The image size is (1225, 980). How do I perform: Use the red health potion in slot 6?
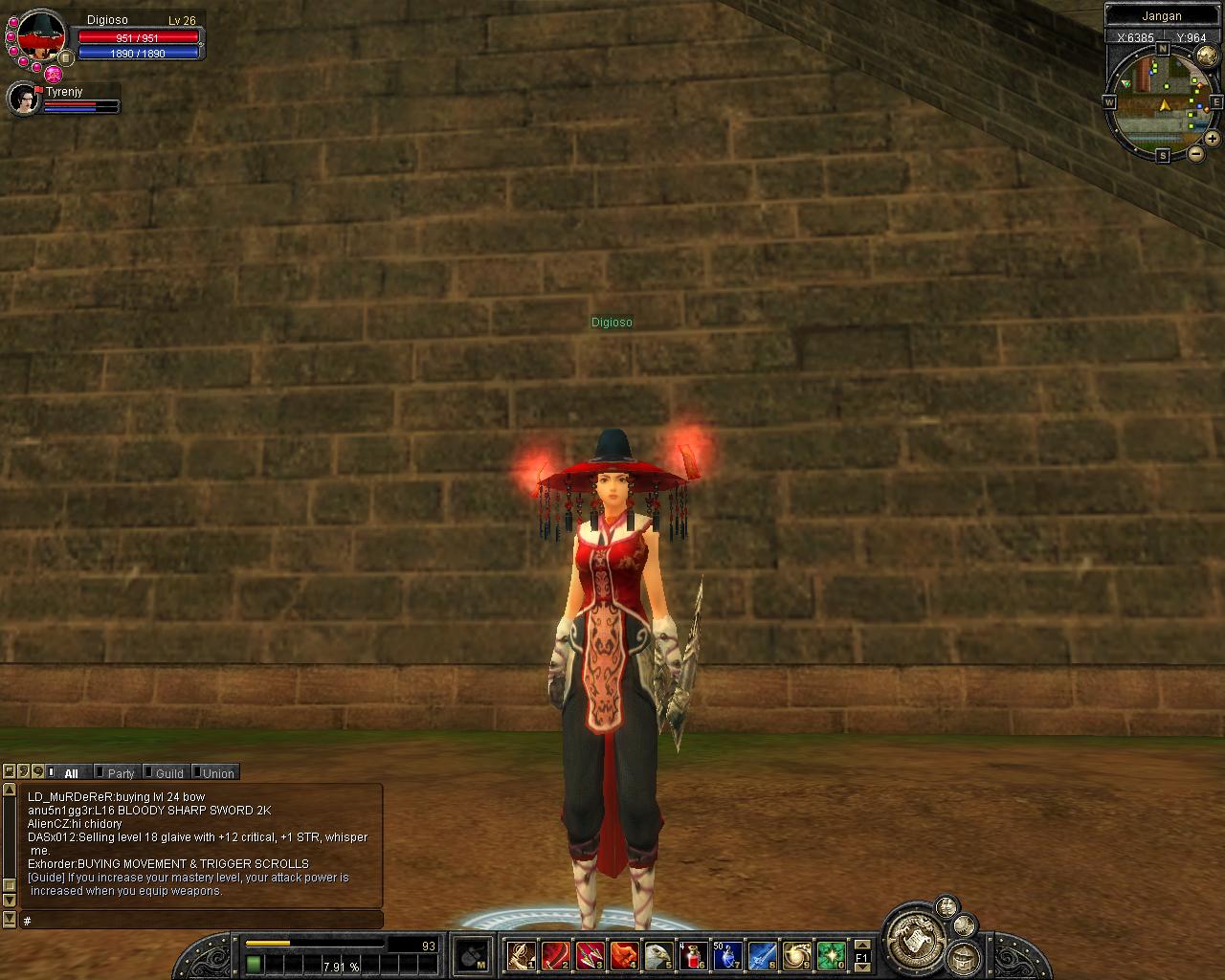point(693,955)
